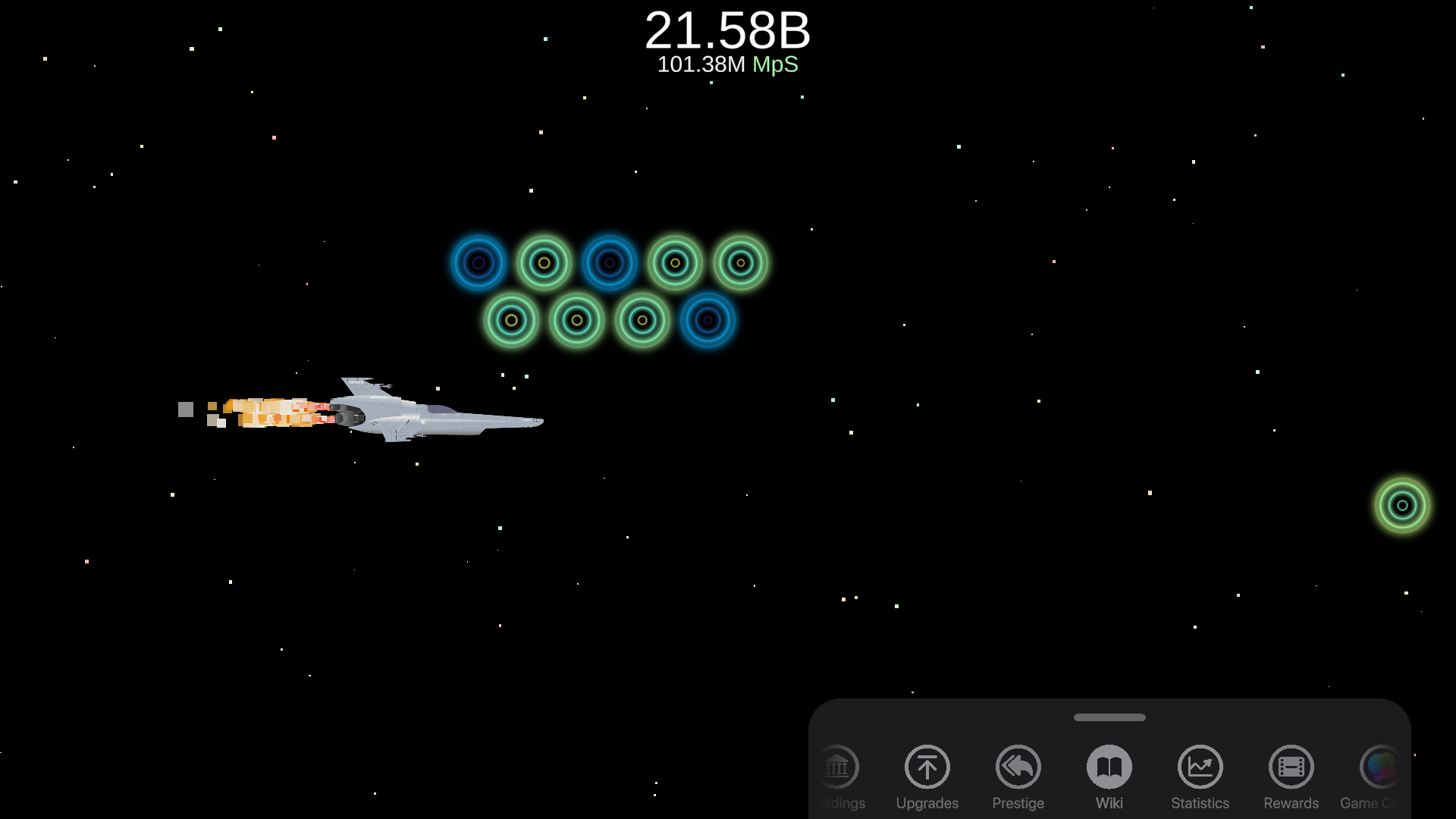Tap the Upgrades text label

click(x=927, y=802)
